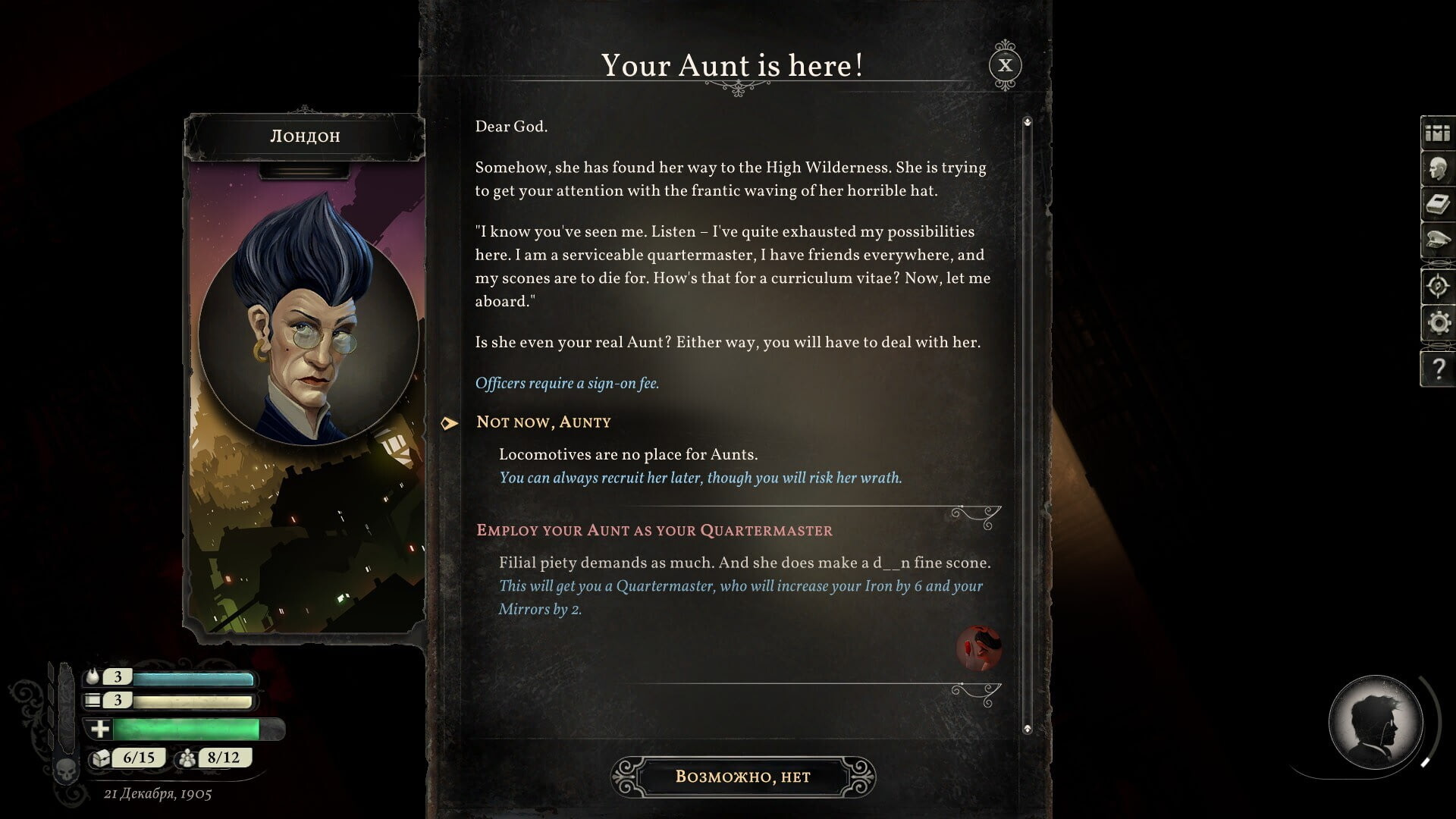The image size is (1456, 819).
Task: Open the question mark help icon
Action: tap(1437, 369)
